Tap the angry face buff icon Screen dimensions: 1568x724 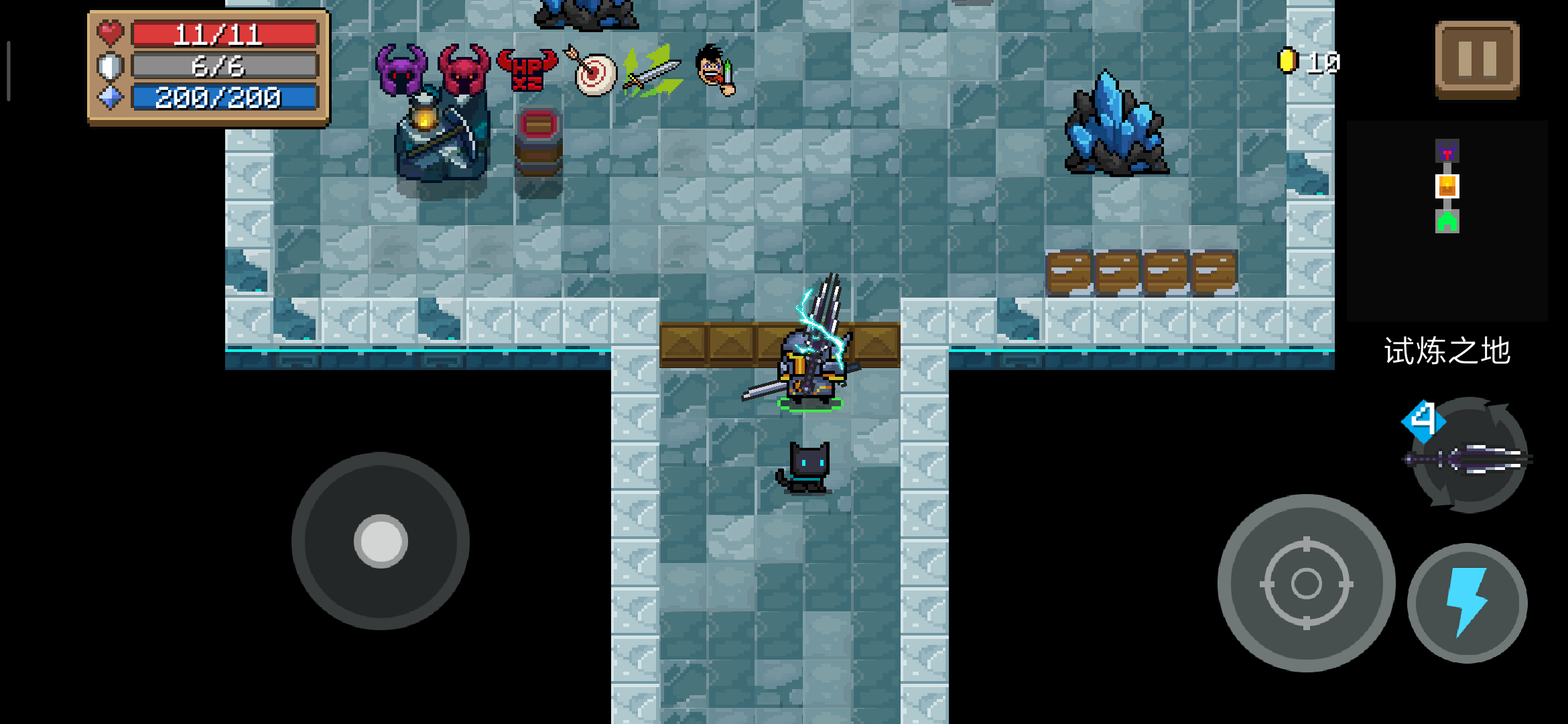pos(716,70)
